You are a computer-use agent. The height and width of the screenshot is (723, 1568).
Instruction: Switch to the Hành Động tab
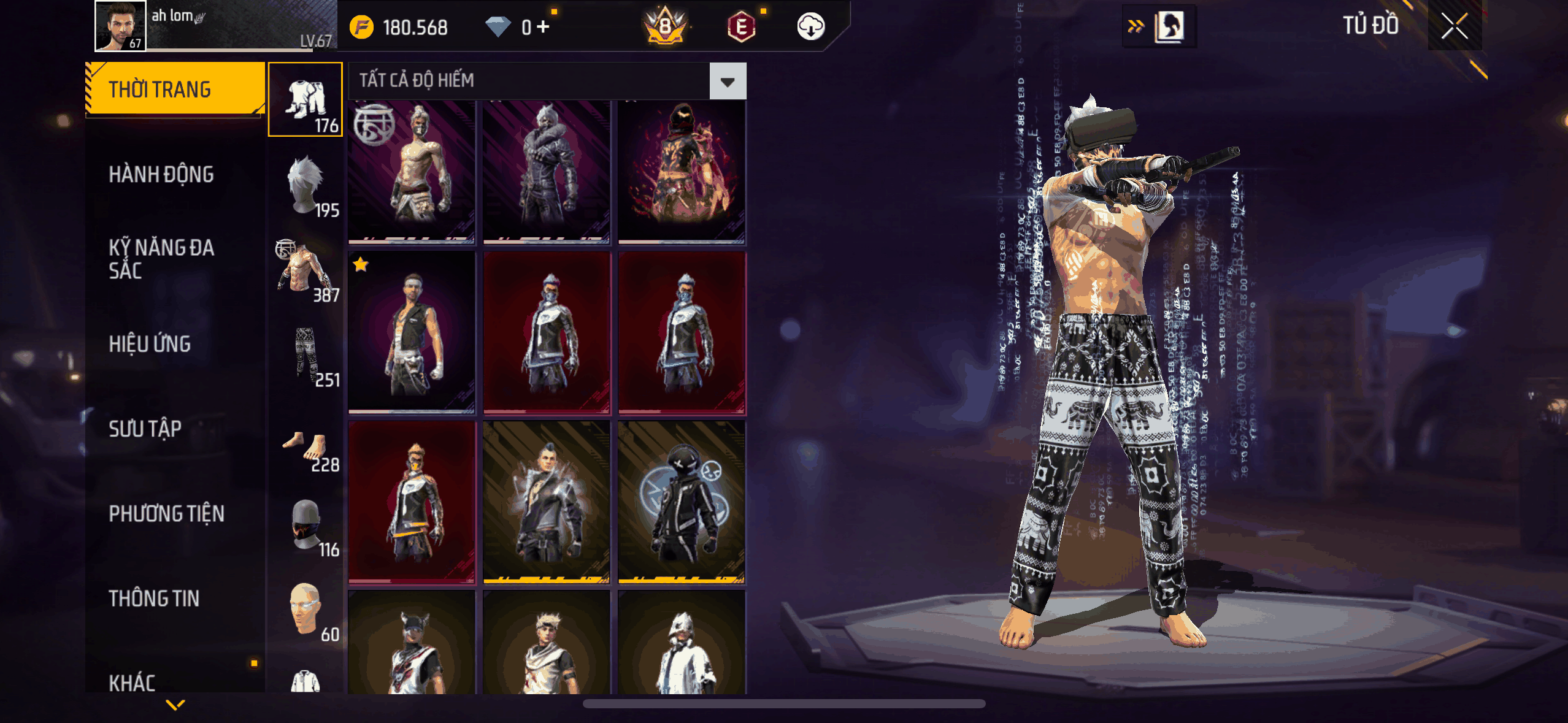(161, 175)
